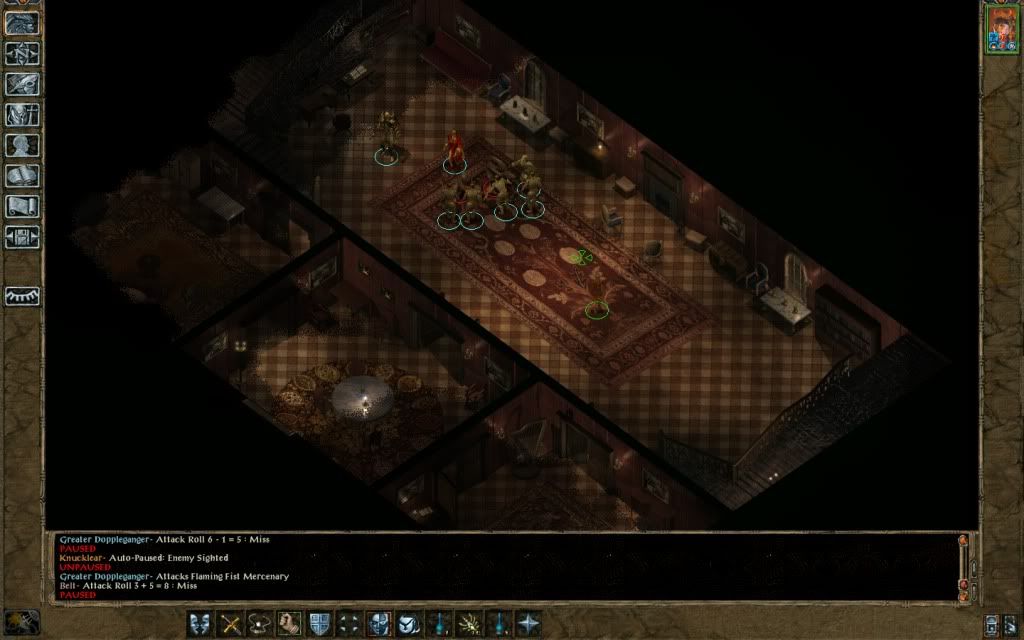Activate the talk masks action
This screenshot has width=1024, height=640.
coord(200,623)
